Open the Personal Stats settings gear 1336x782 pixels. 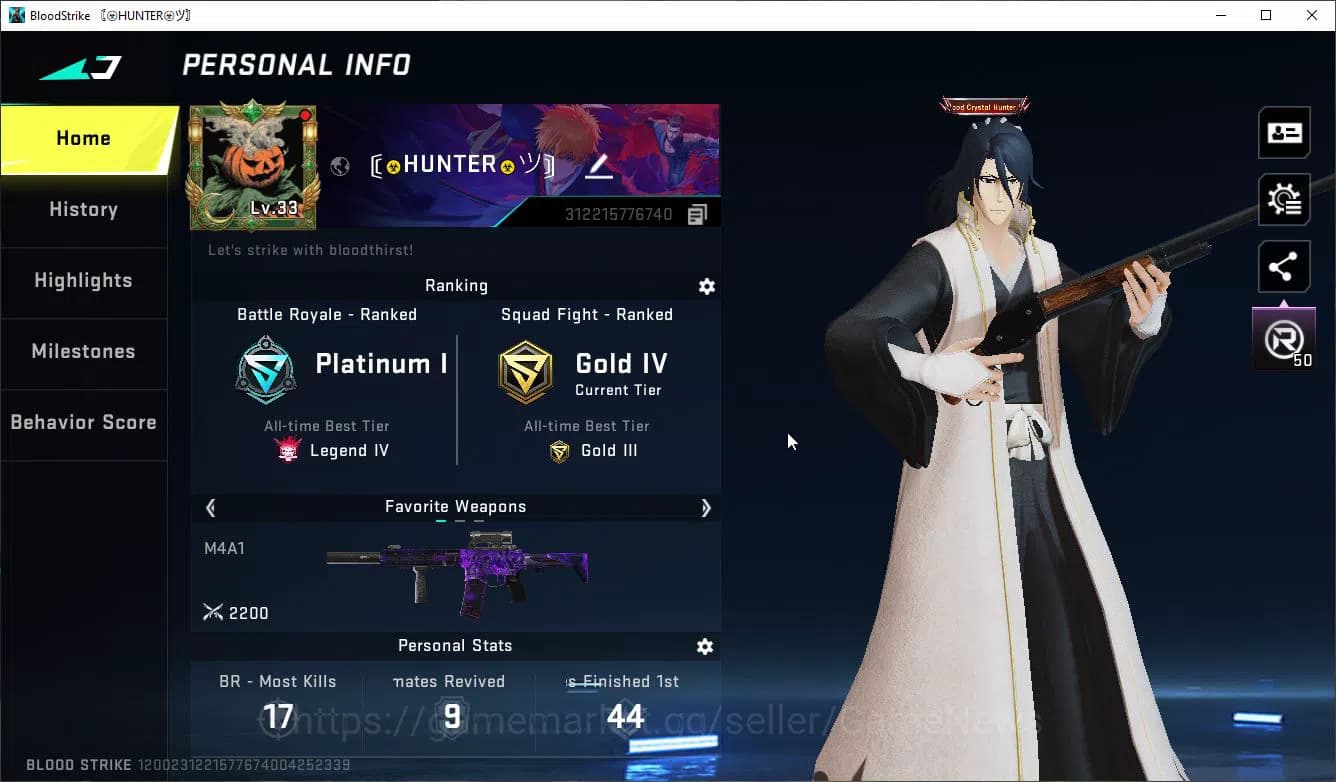(705, 647)
